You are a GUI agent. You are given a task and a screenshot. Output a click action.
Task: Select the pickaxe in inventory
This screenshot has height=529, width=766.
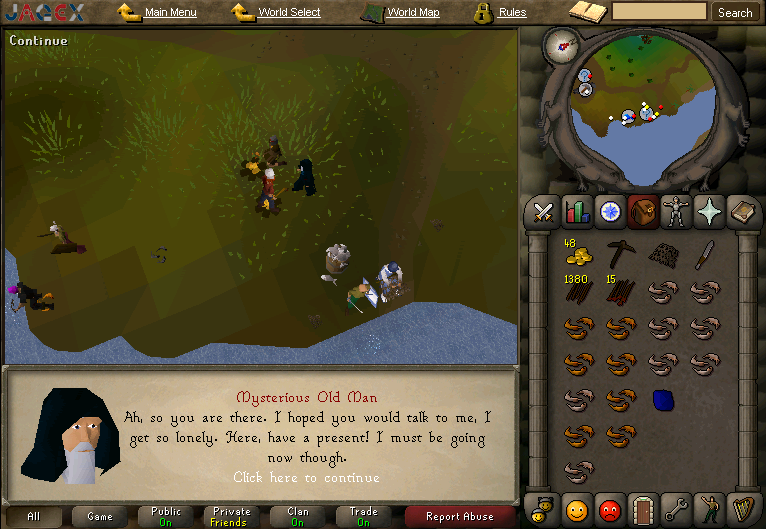[x=621, y=255]
